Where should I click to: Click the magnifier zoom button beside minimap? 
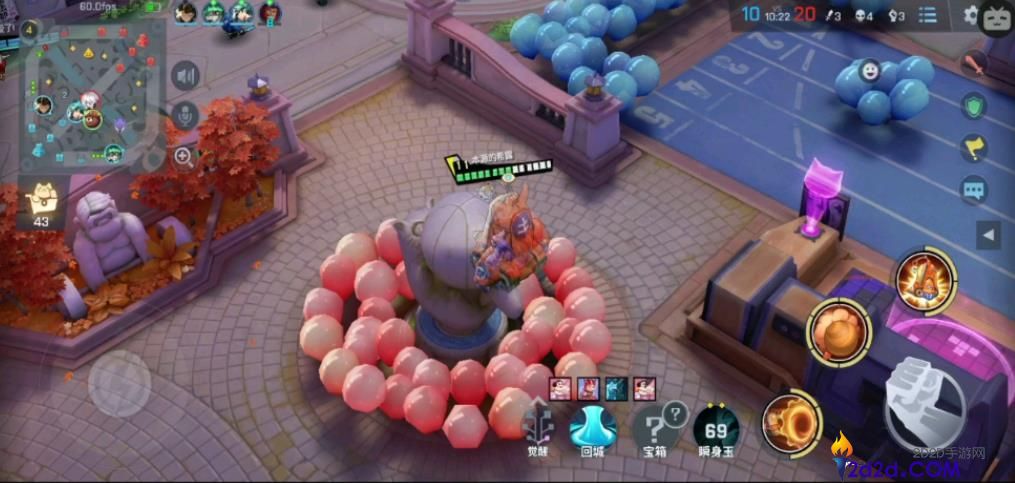click(x=185, y=155)
